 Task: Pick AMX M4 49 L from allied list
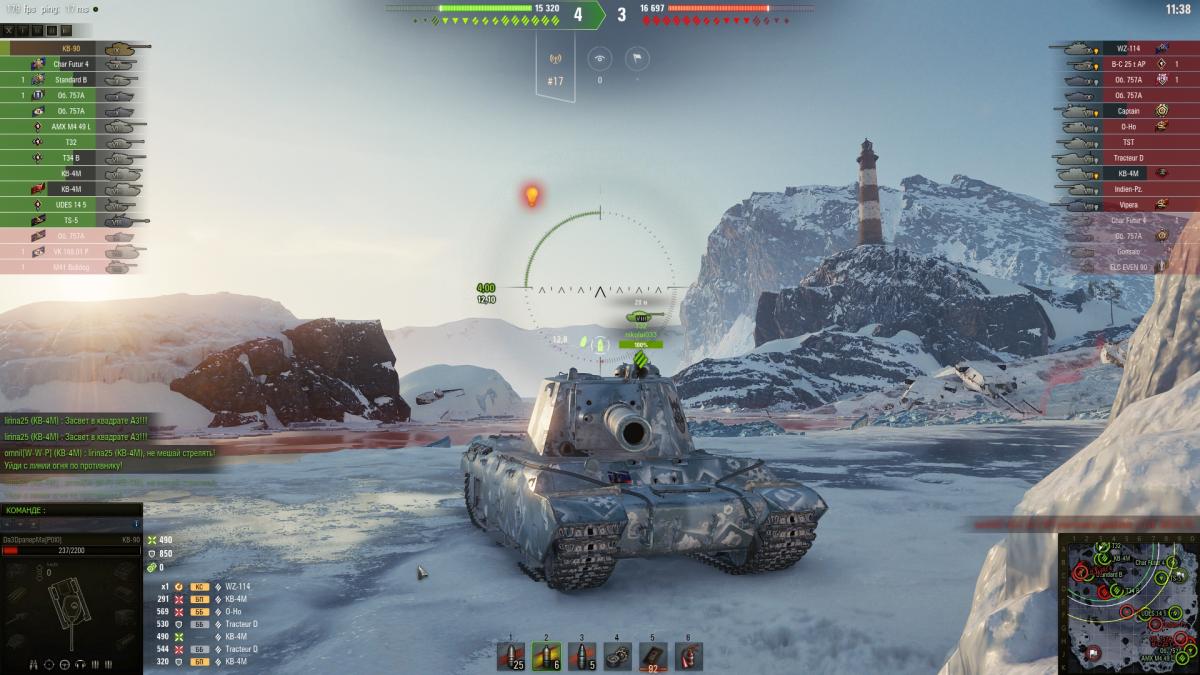(x=70, y=127)
